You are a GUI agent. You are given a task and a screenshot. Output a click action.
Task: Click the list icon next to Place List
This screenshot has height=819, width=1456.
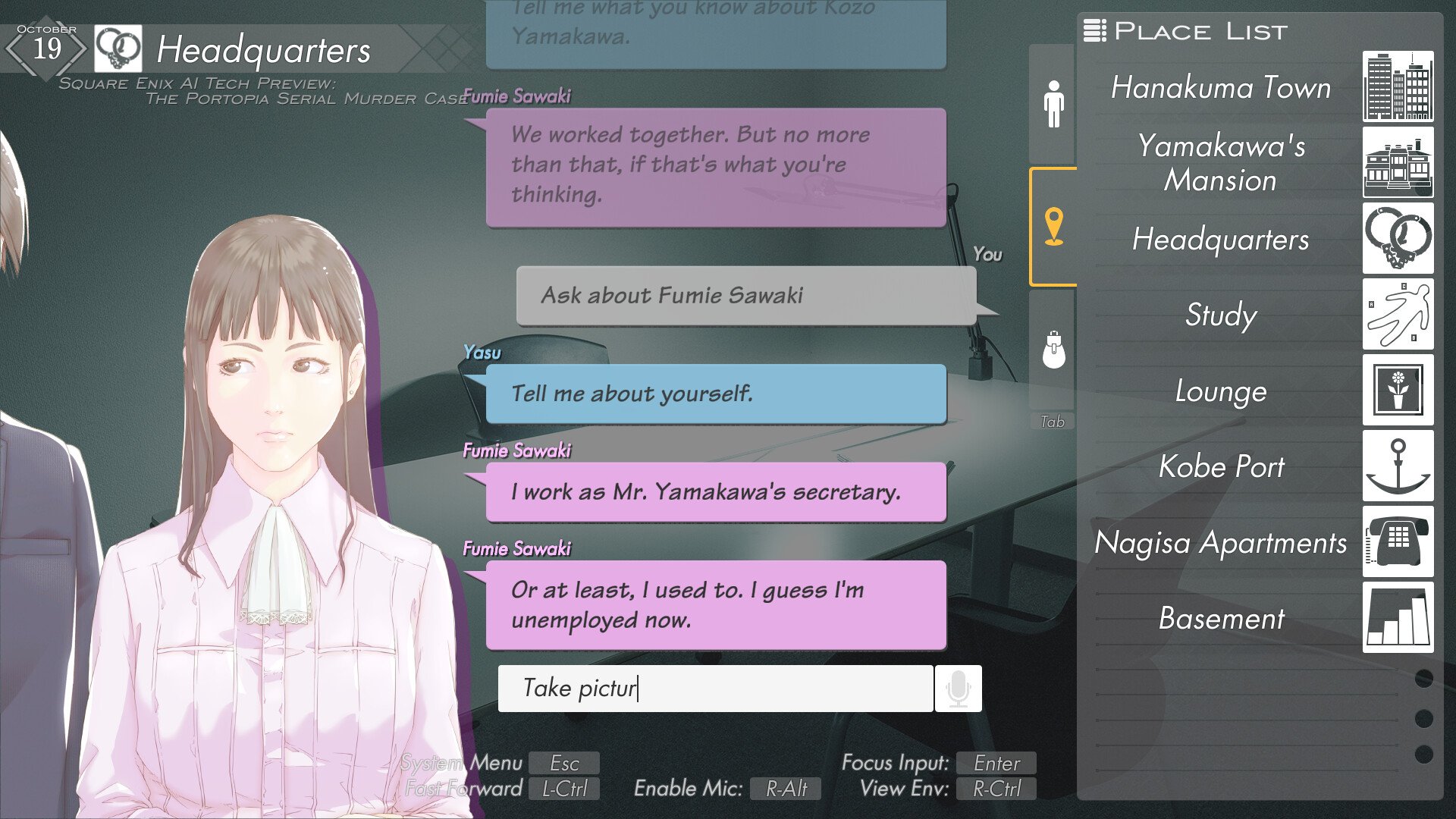coord(1094,30)
